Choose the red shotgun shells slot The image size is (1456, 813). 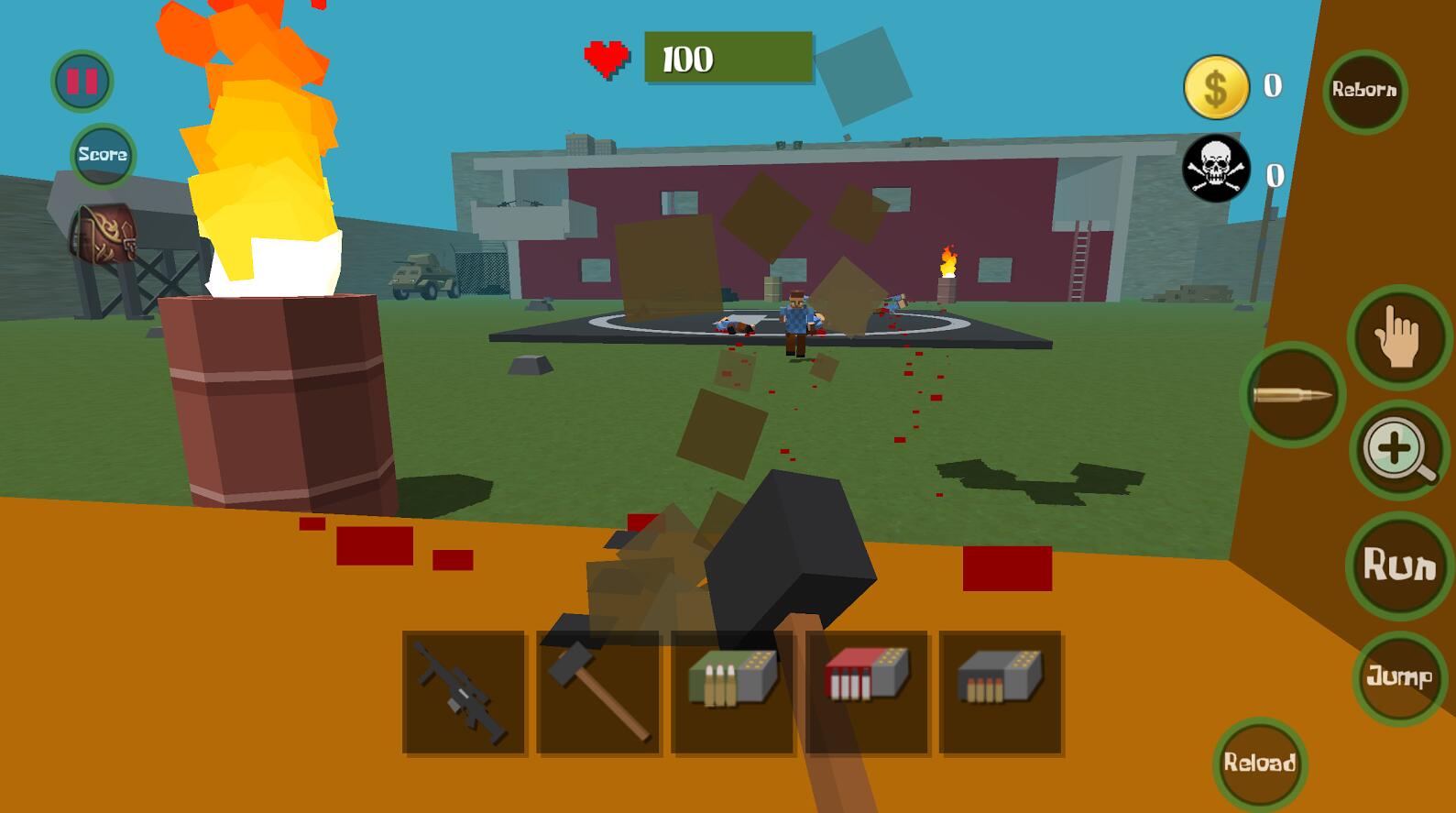tap(866, 693)
